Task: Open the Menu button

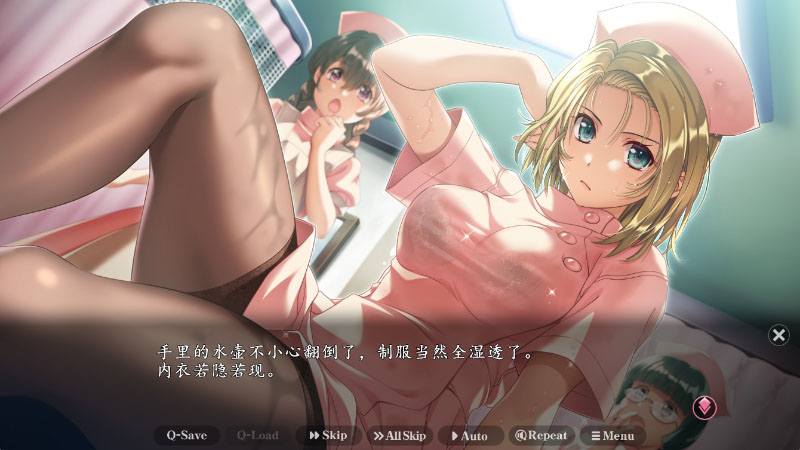Action: click(x=612, y=435)
